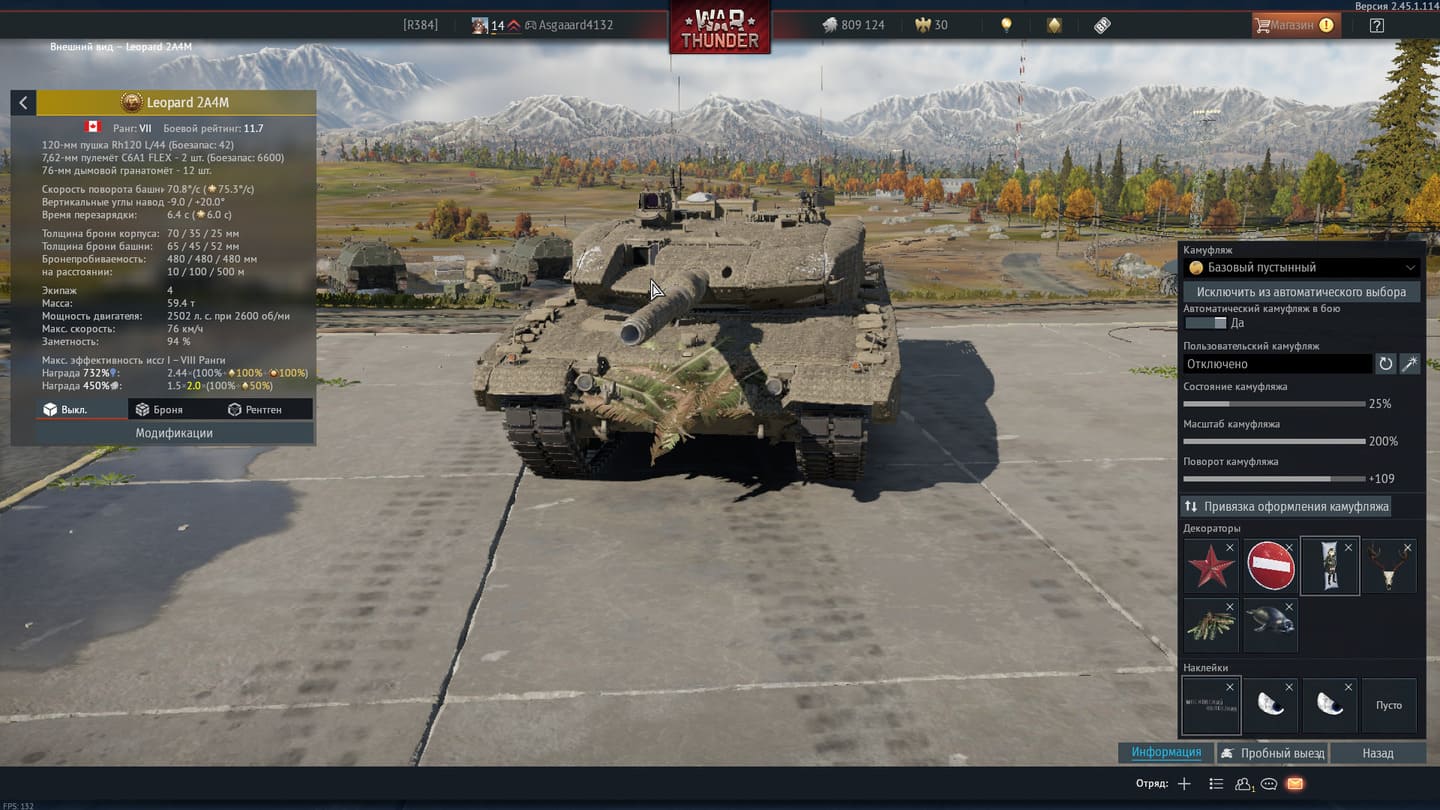1440x810 pixels.
Task: Switch to the Броня armor view tab
Action: [160, 409]
